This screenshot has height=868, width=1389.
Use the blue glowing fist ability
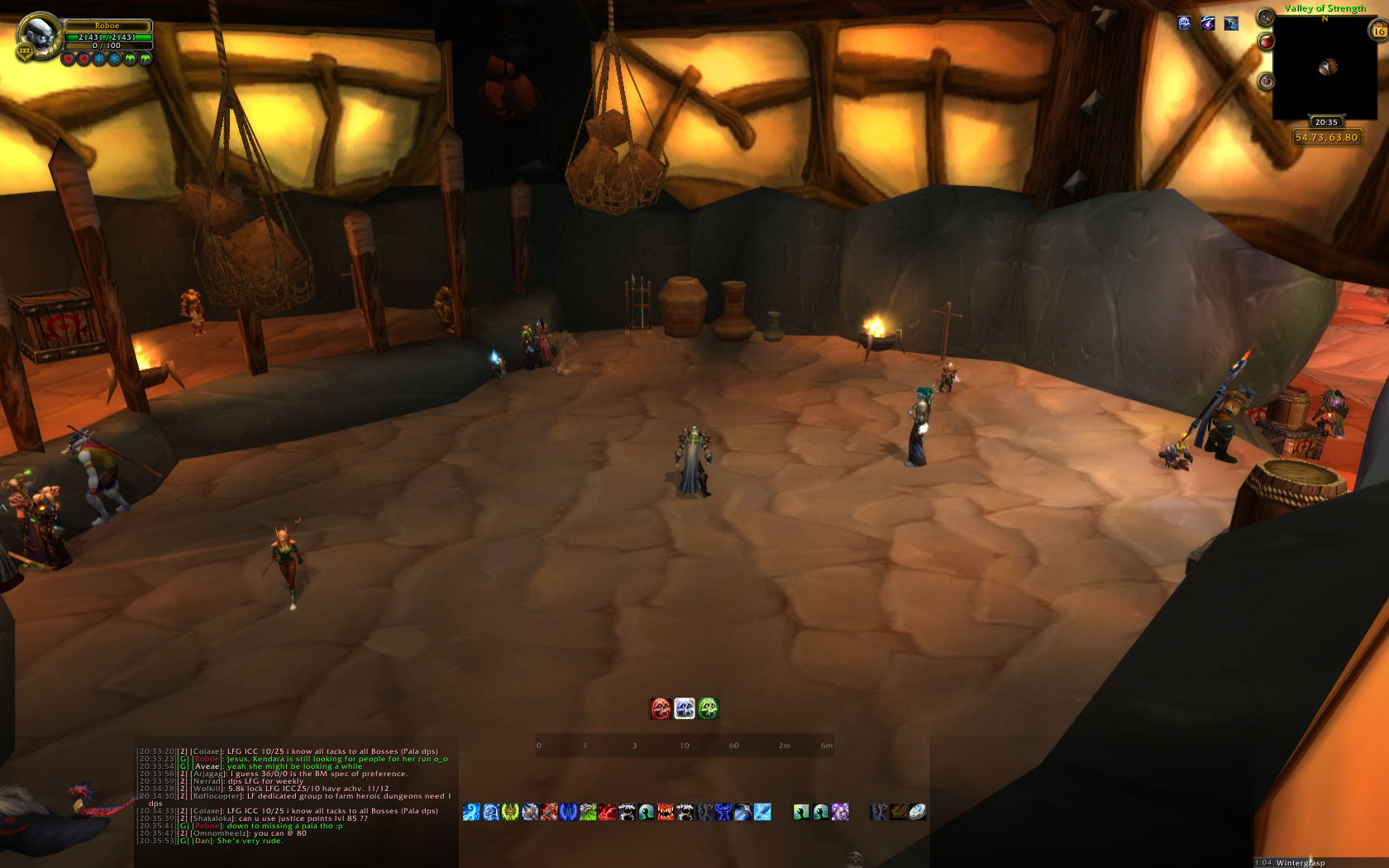[x=491, y=813]
